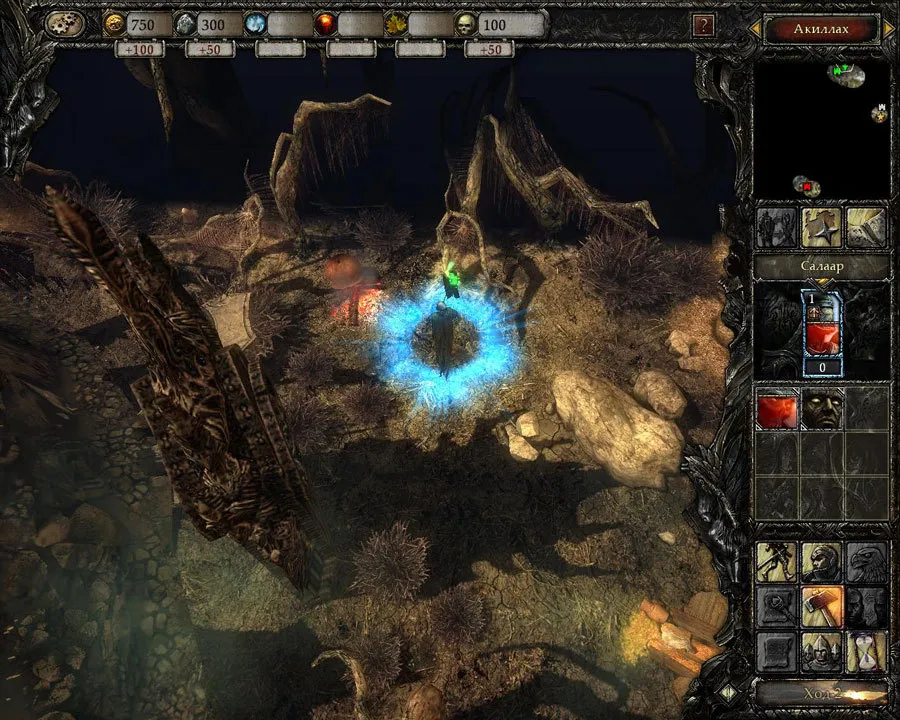Click the two dark figures command icon

tap(866, 607)
